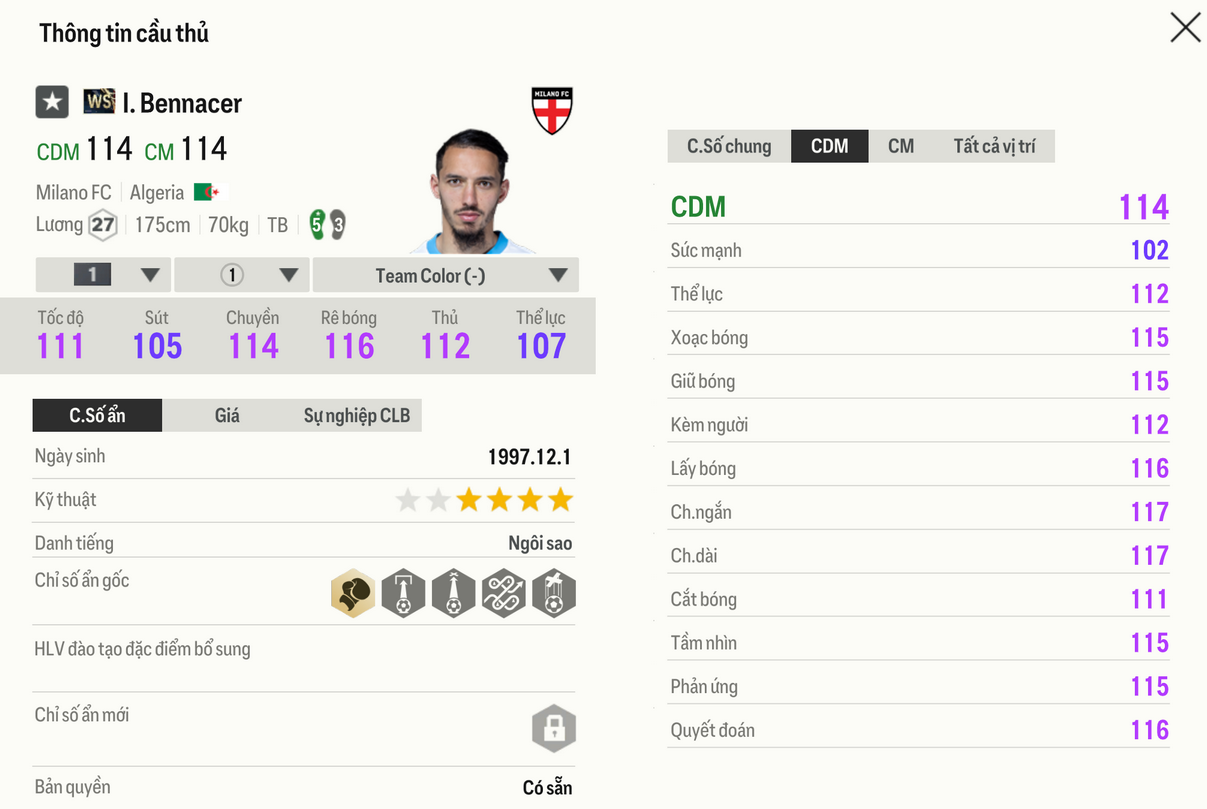This screenshot has height=809, width=1207.
Task: Click I. Bennacer's player portrait
Action: pyautogui.click(x=472, y=194)
